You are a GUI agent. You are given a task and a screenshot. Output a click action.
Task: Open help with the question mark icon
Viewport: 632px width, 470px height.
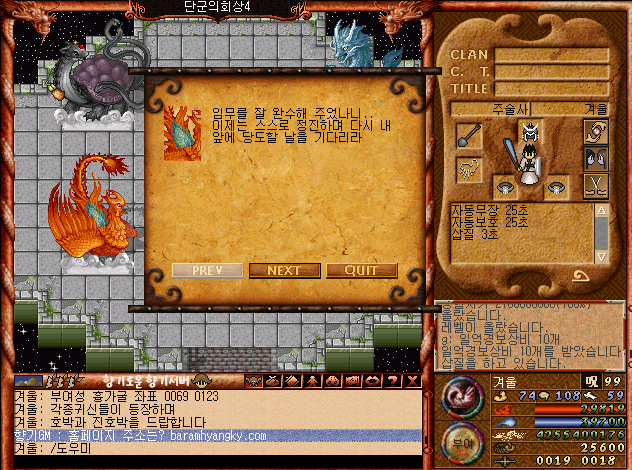(394, 380)
